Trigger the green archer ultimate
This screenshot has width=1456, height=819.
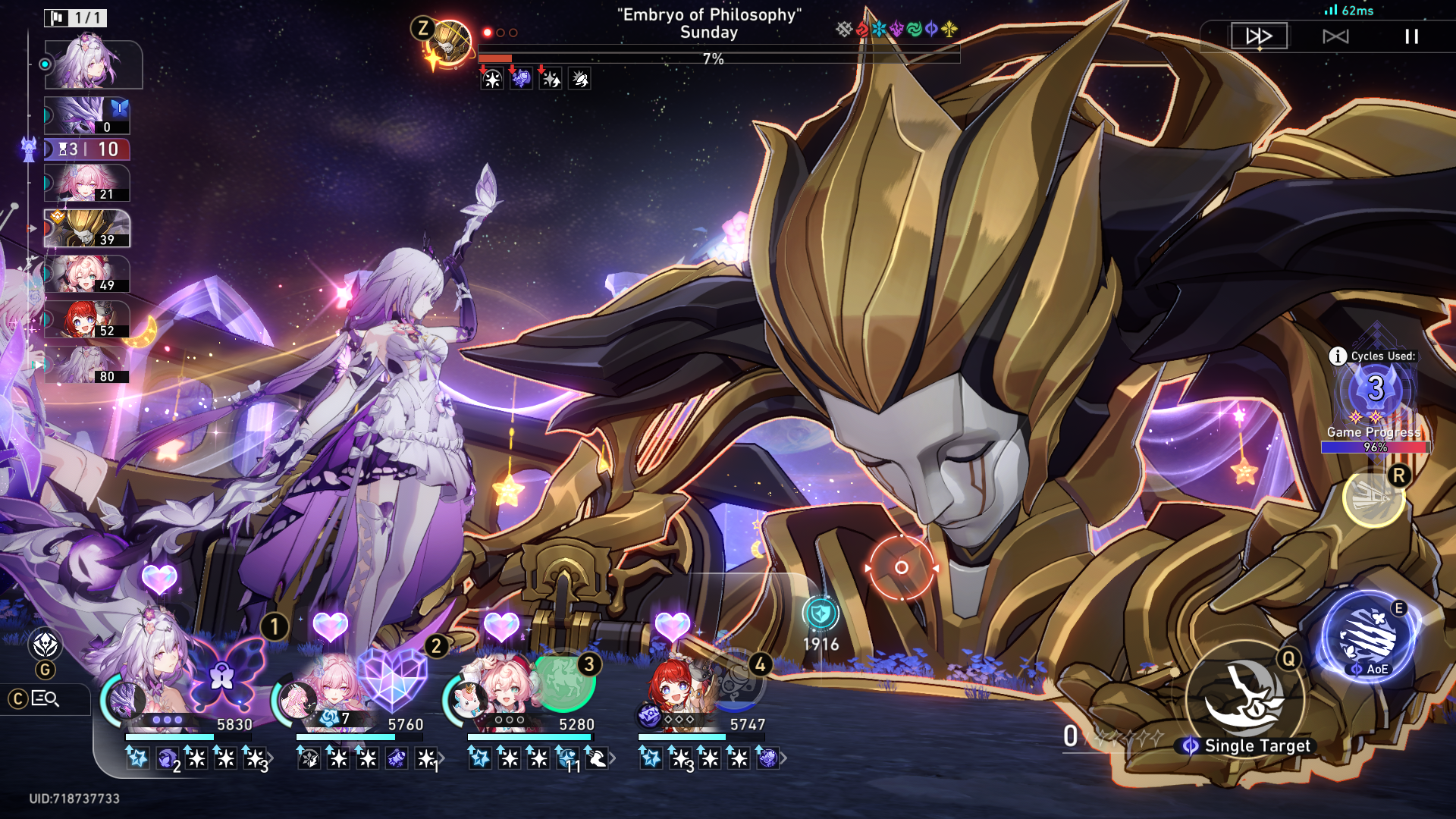click(x=563, y=679)
